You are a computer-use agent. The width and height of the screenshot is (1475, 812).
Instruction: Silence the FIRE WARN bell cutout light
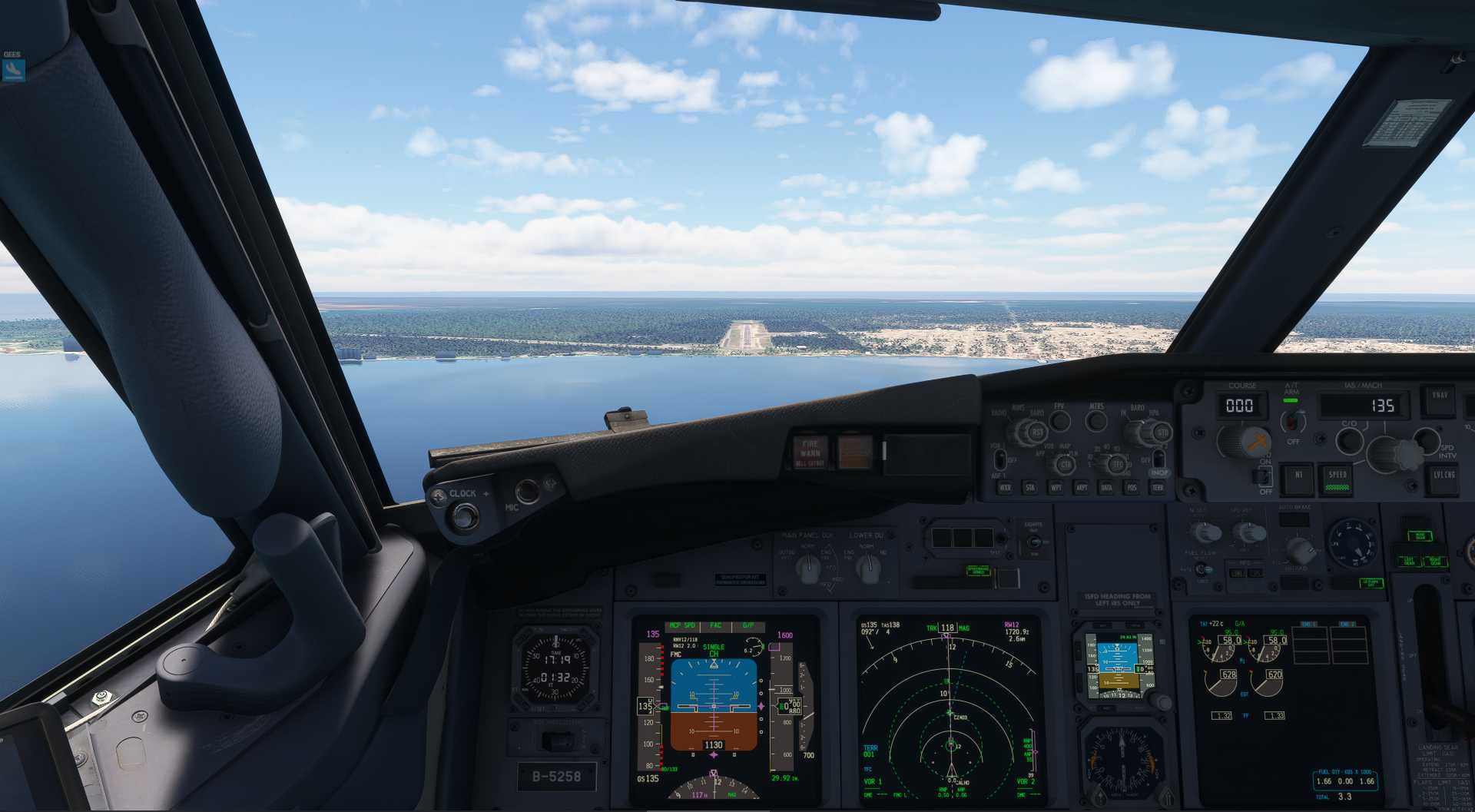pyautogui.click(x=810, y=451)
